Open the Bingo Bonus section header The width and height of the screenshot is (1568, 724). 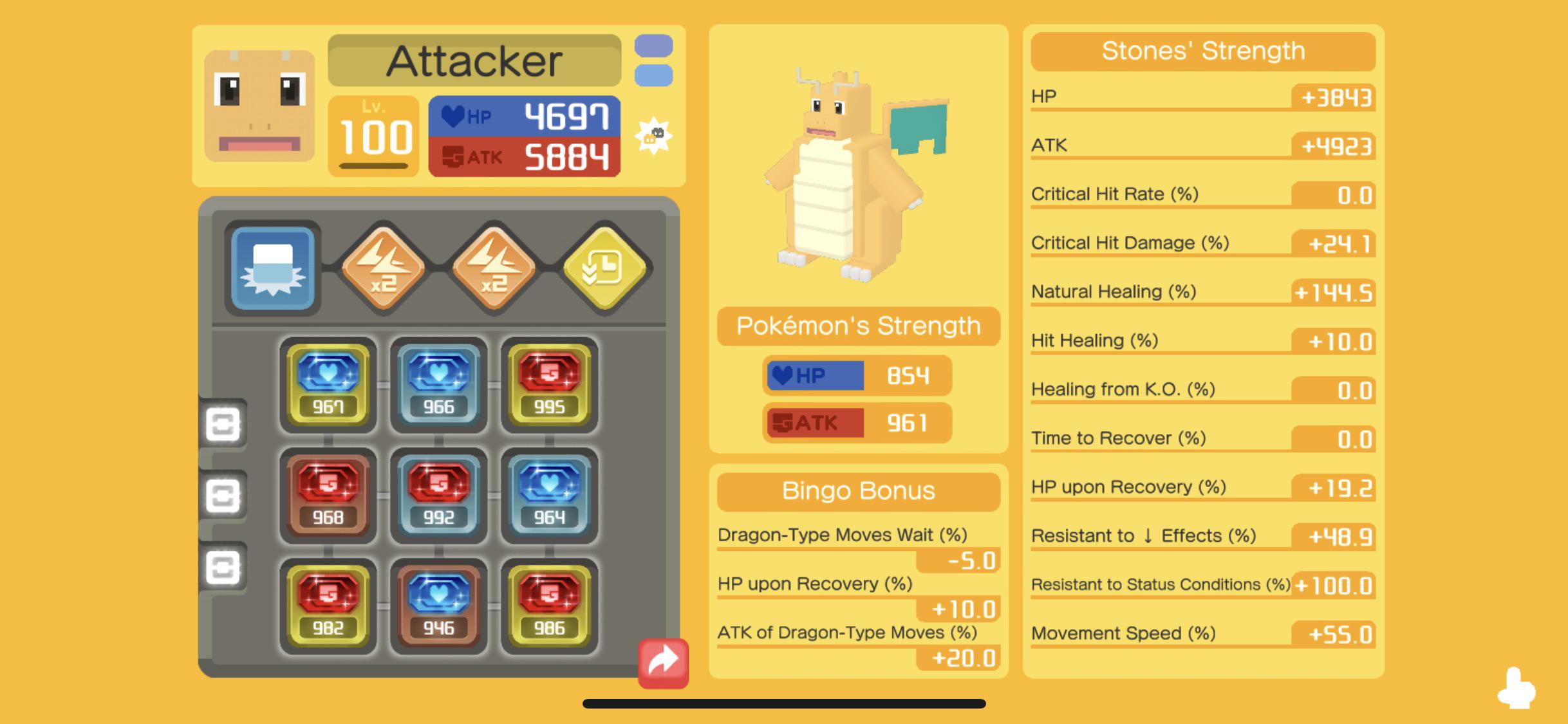857,491
